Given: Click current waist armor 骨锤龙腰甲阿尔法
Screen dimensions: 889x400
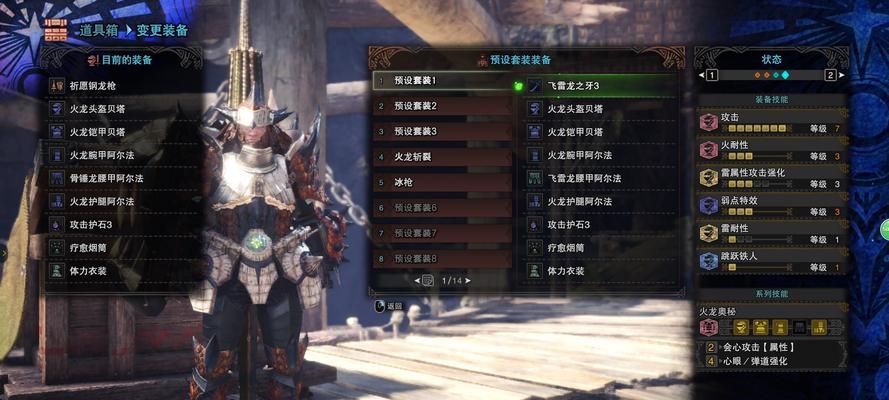Looking at the screenshot, I should point(118,178).
